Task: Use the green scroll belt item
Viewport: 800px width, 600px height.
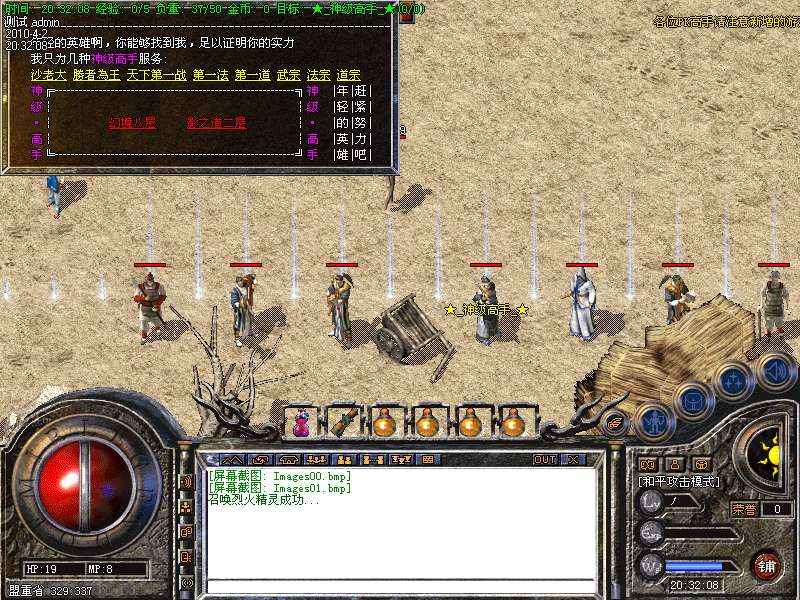Action: click(343, 422)
